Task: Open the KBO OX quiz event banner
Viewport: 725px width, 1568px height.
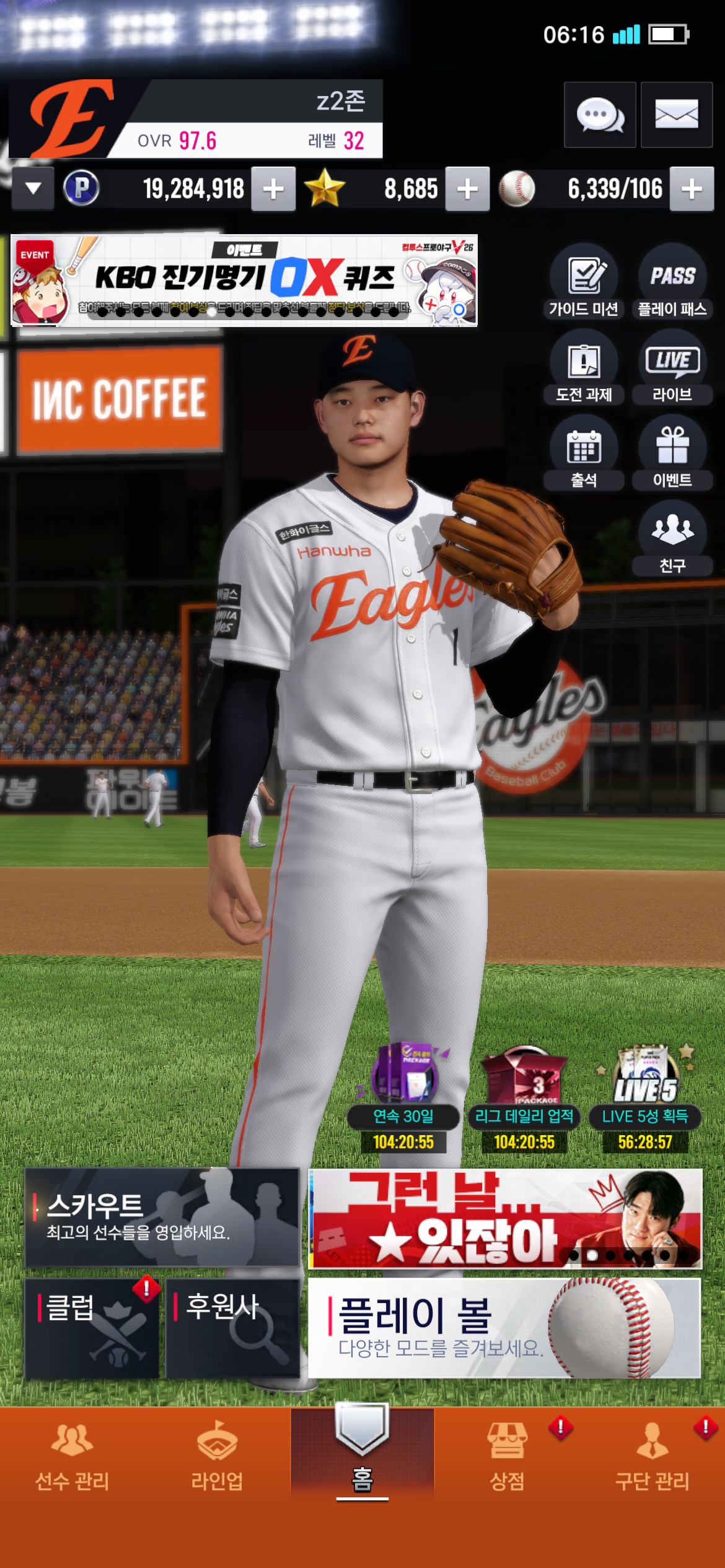Action: [x=244, y=281]
